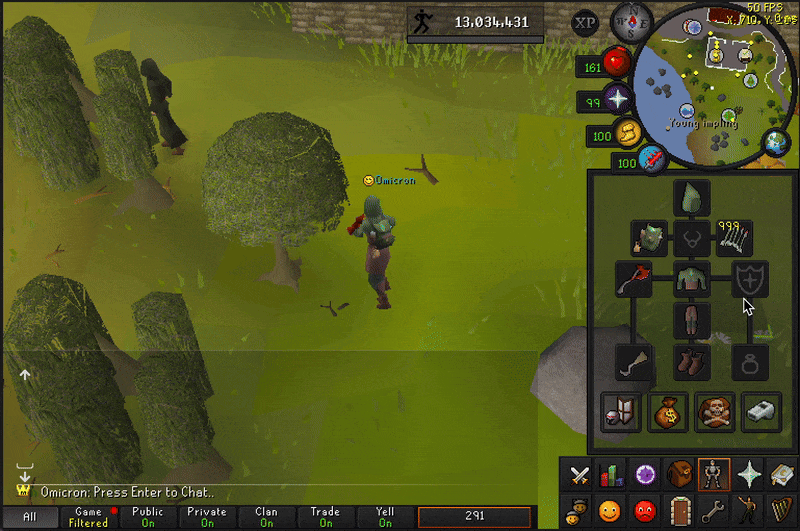Viewport: 800px width, 531px height.
Task: Click the equipped axe weapon slot
Action: pyautogui.click(x=633, y=280)
